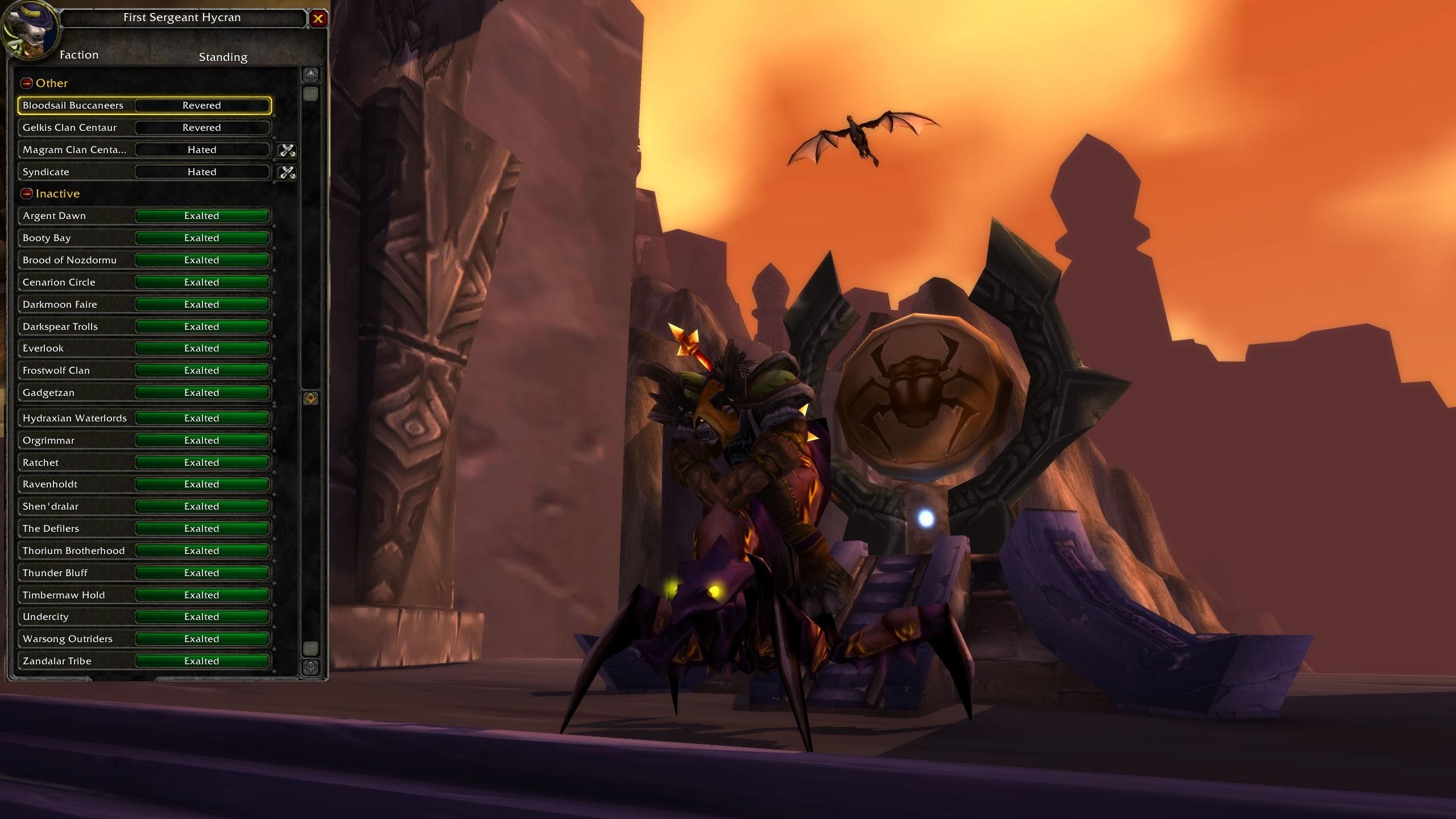The image size is (1456, 819).
Task: Toggle the at-war icon beside Syndicate
Action: 287,172
